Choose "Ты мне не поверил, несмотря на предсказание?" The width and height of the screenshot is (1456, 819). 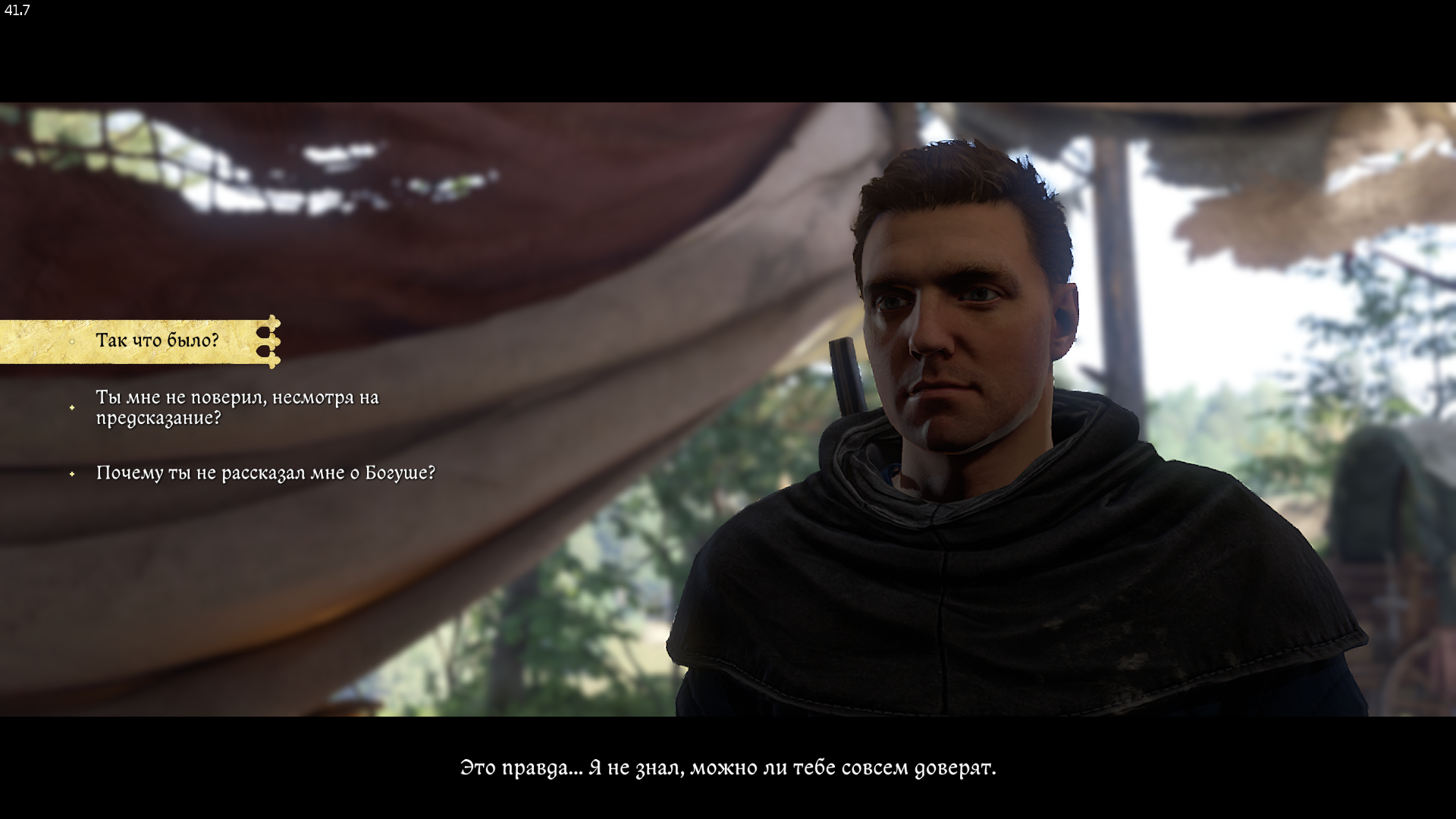tap(237, 407)
